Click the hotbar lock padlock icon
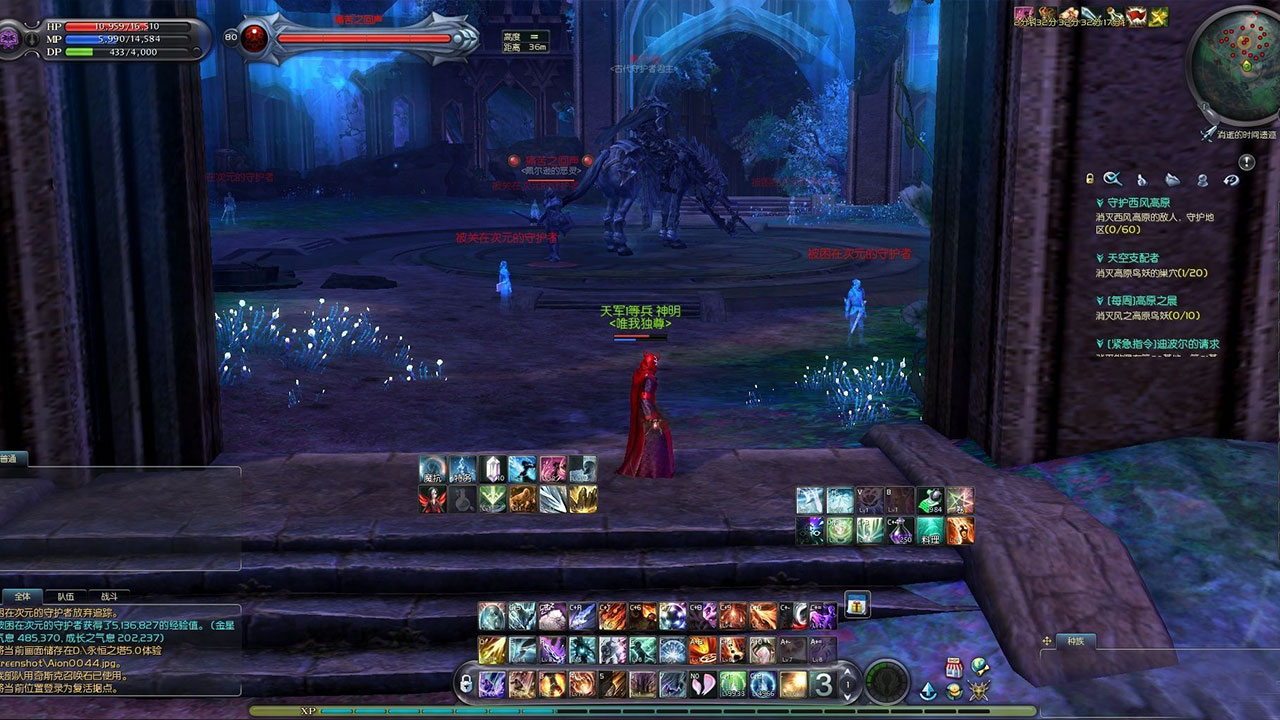1280x720 pixels. coord(465,685)
